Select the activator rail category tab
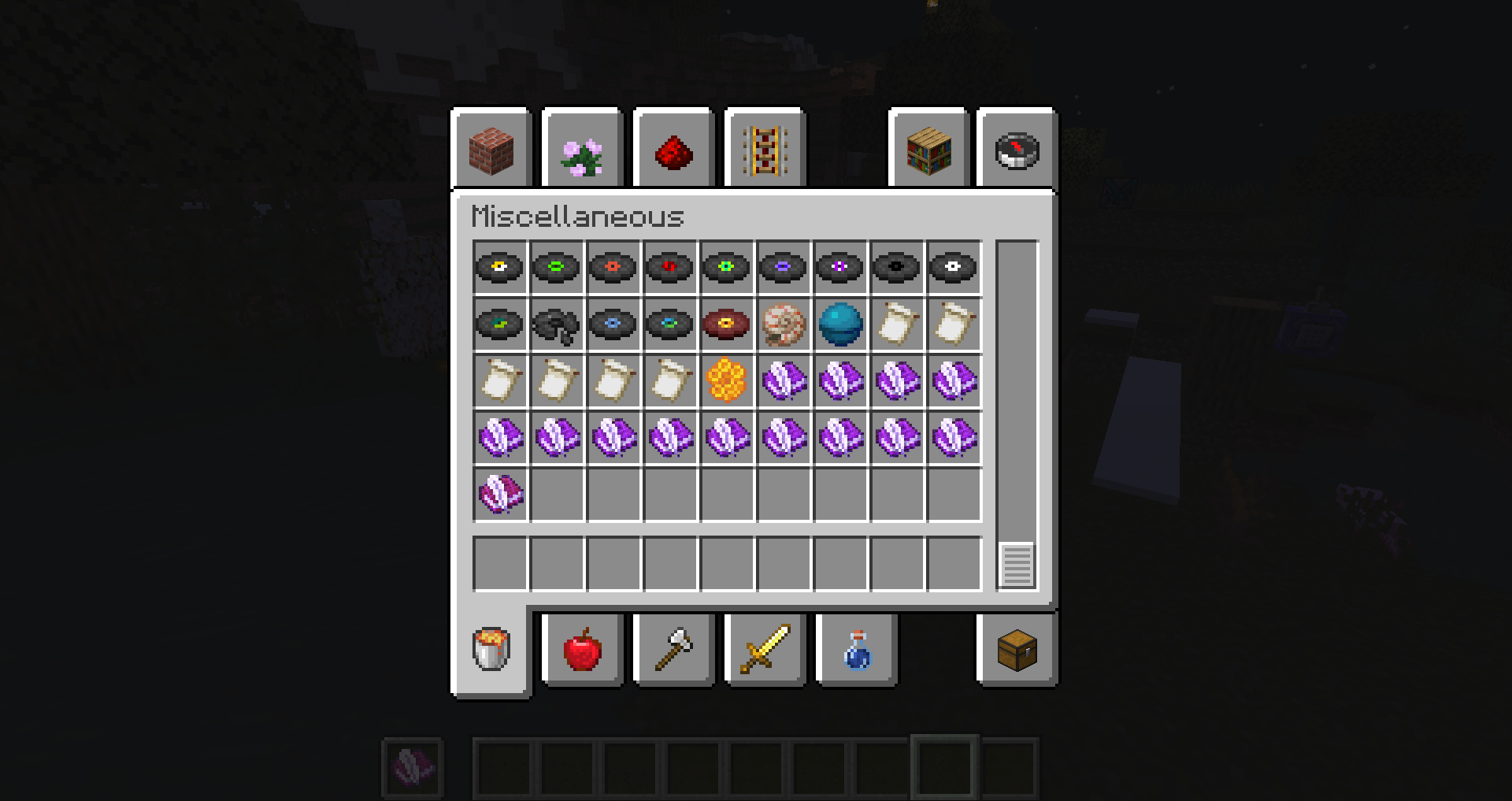1512x801 pixels. click(x=765, y=150)
